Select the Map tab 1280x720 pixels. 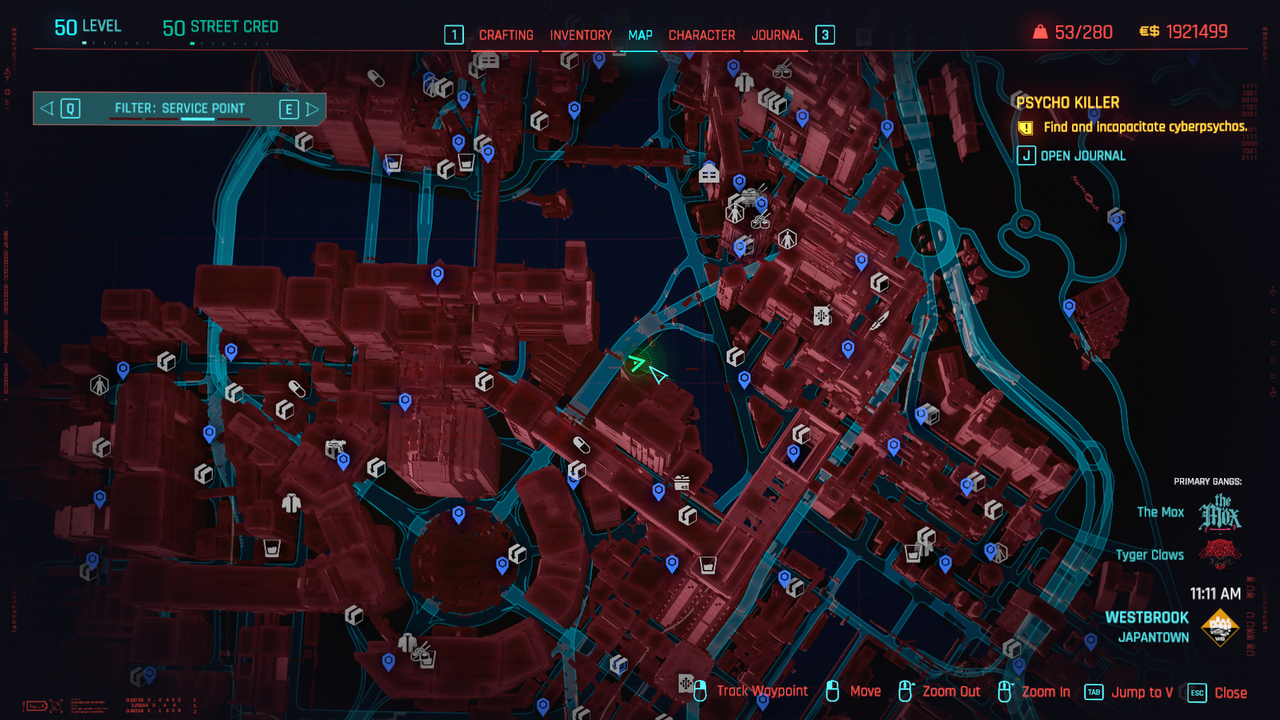[640, 35]
